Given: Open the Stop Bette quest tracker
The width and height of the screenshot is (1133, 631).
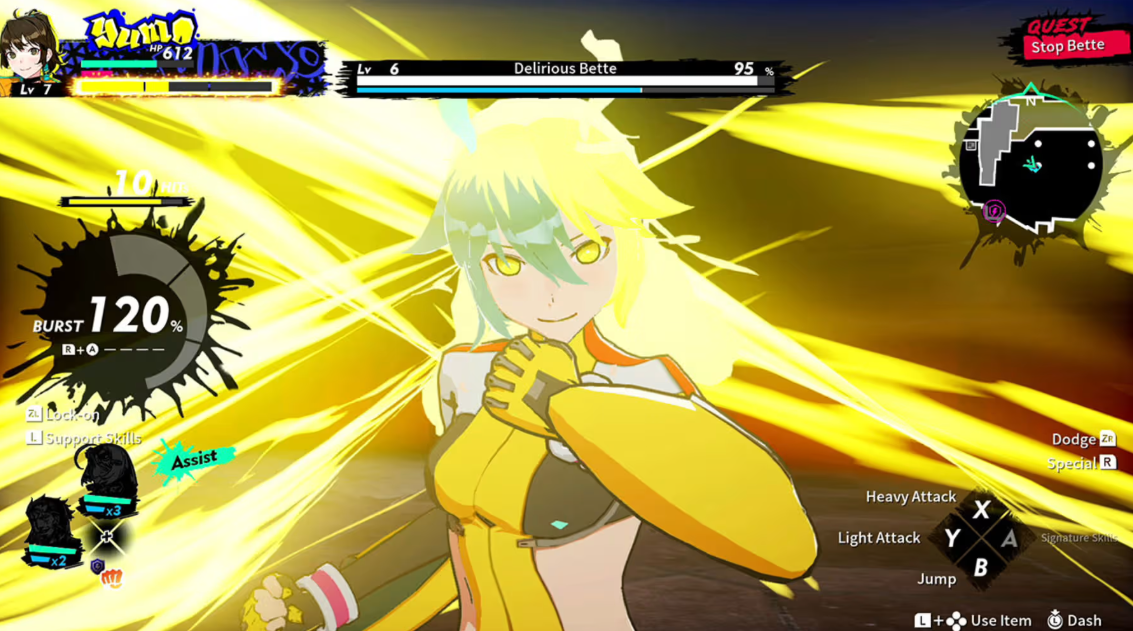Looking at the screenshot, I should [x=1066, y=40].
